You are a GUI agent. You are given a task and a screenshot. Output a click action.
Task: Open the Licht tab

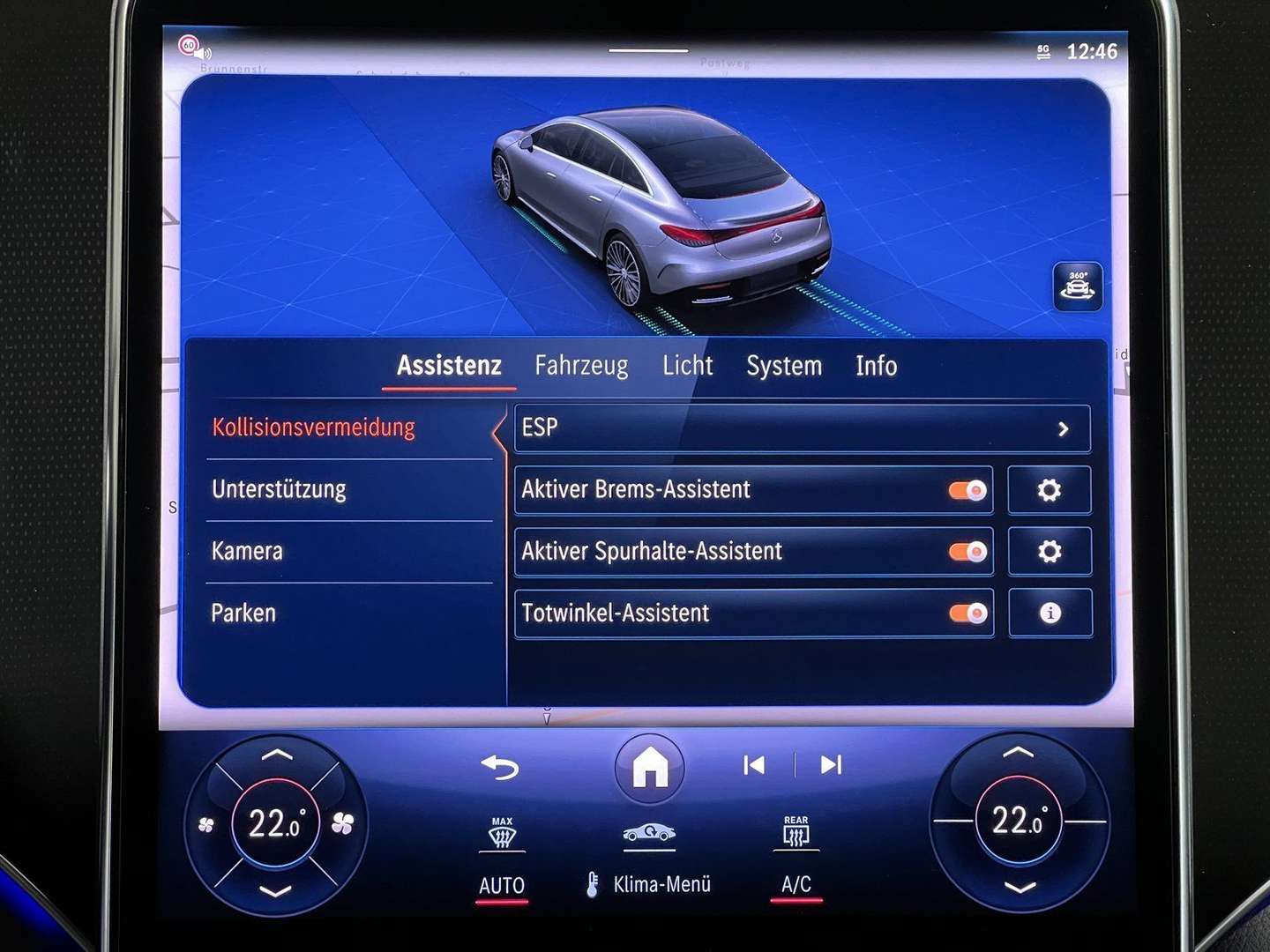point(689,365)
